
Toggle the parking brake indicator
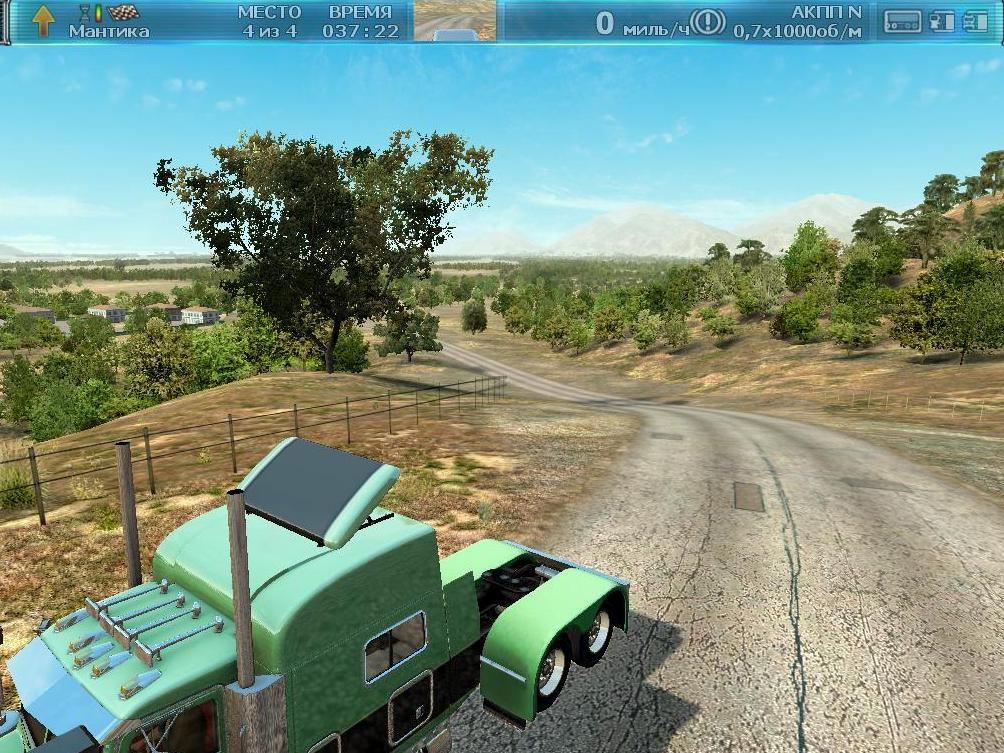click(708, 21)
